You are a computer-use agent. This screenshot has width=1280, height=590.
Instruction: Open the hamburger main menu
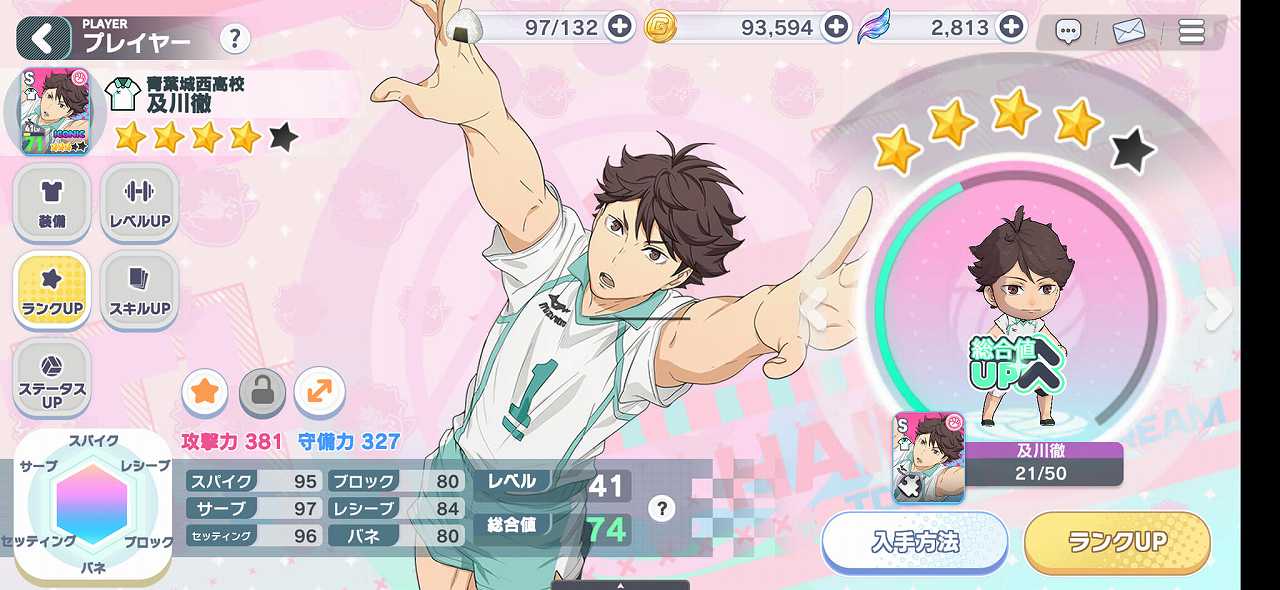pos(1191,32)
